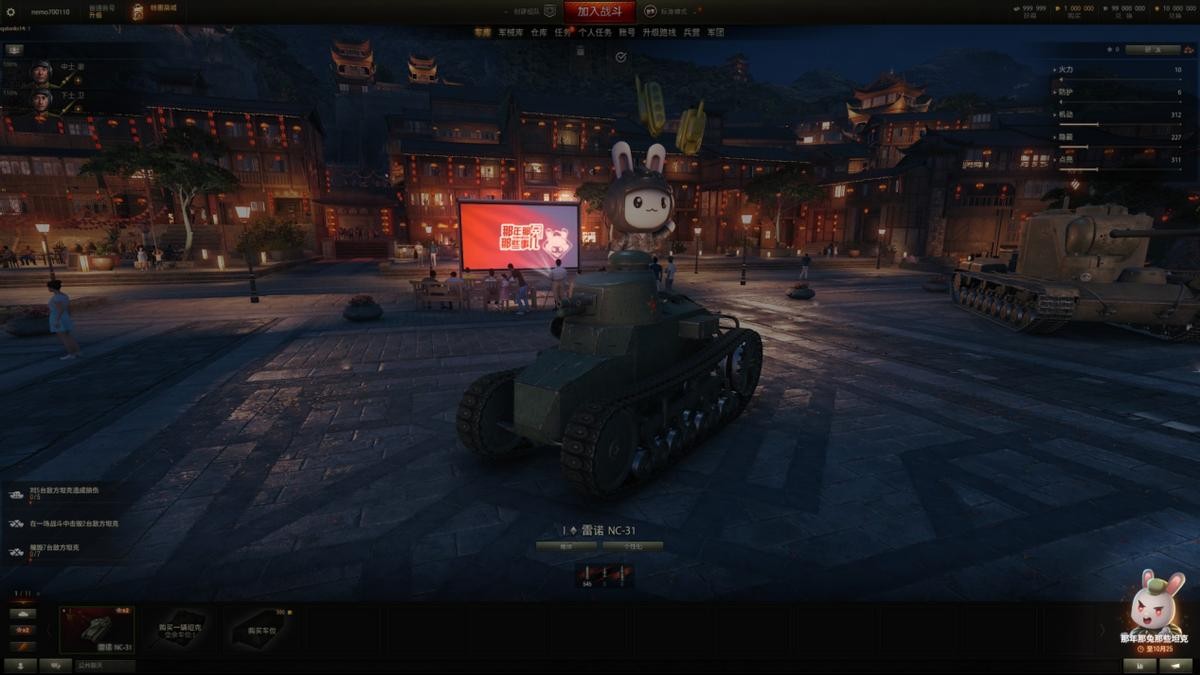Open the 军团 clan tab
The height and width of the screenshot is (675, 1200).
715,32
